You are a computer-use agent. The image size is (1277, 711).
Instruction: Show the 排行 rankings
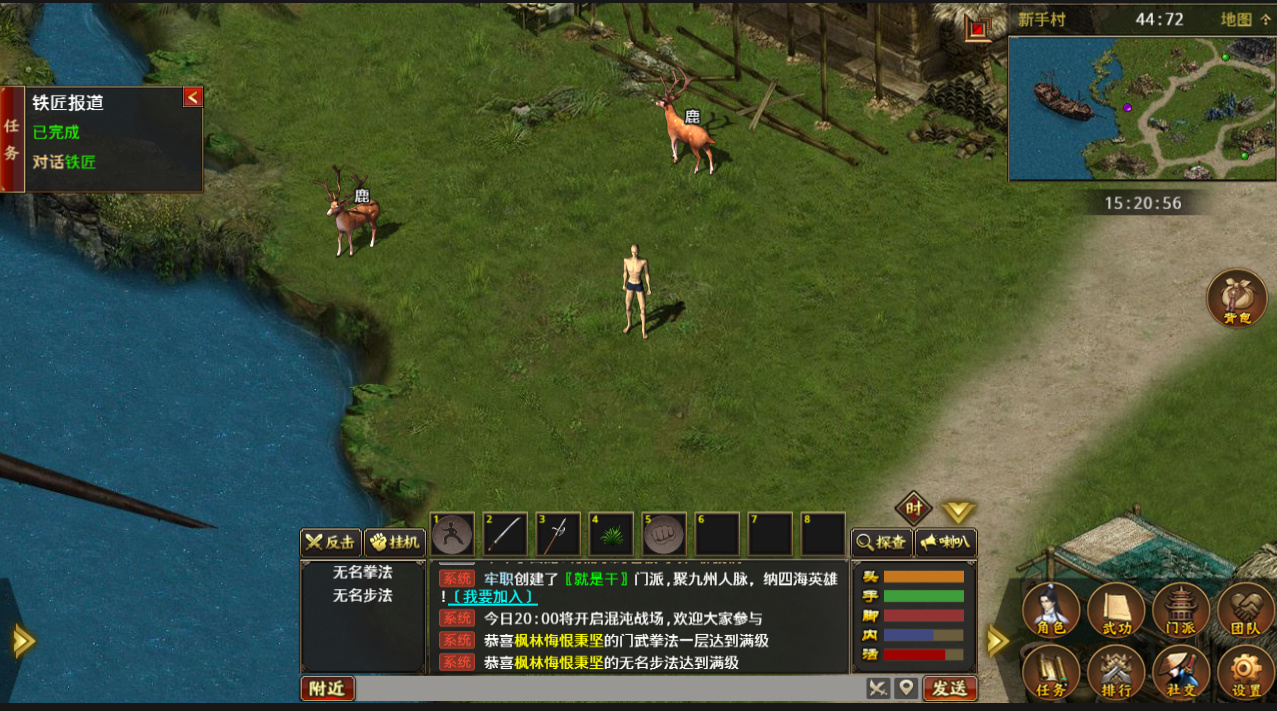[1116, 672]
